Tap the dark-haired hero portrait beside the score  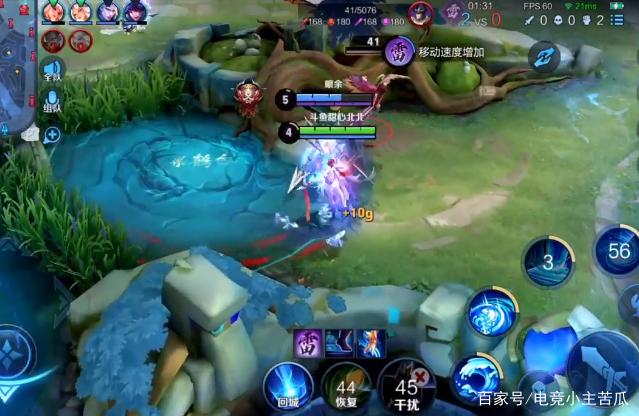coord(421,13)
